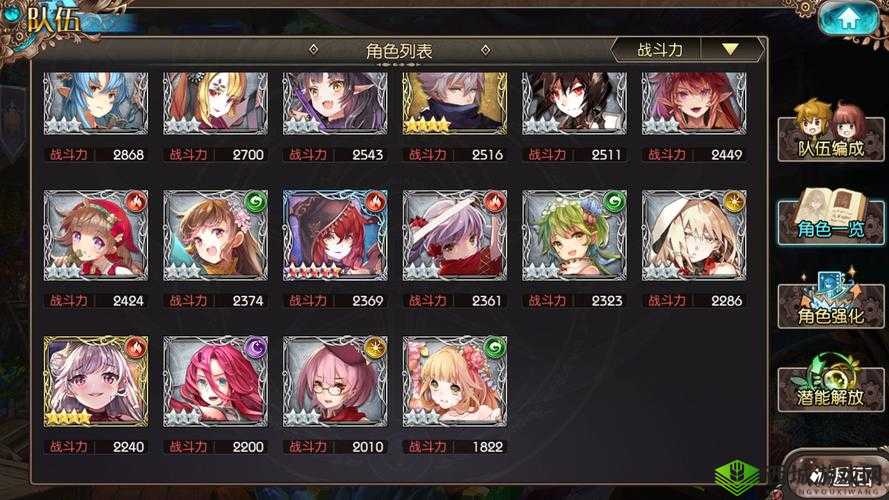
Task: Choose the character with 2700 power
Action: [x=216, y=102]
